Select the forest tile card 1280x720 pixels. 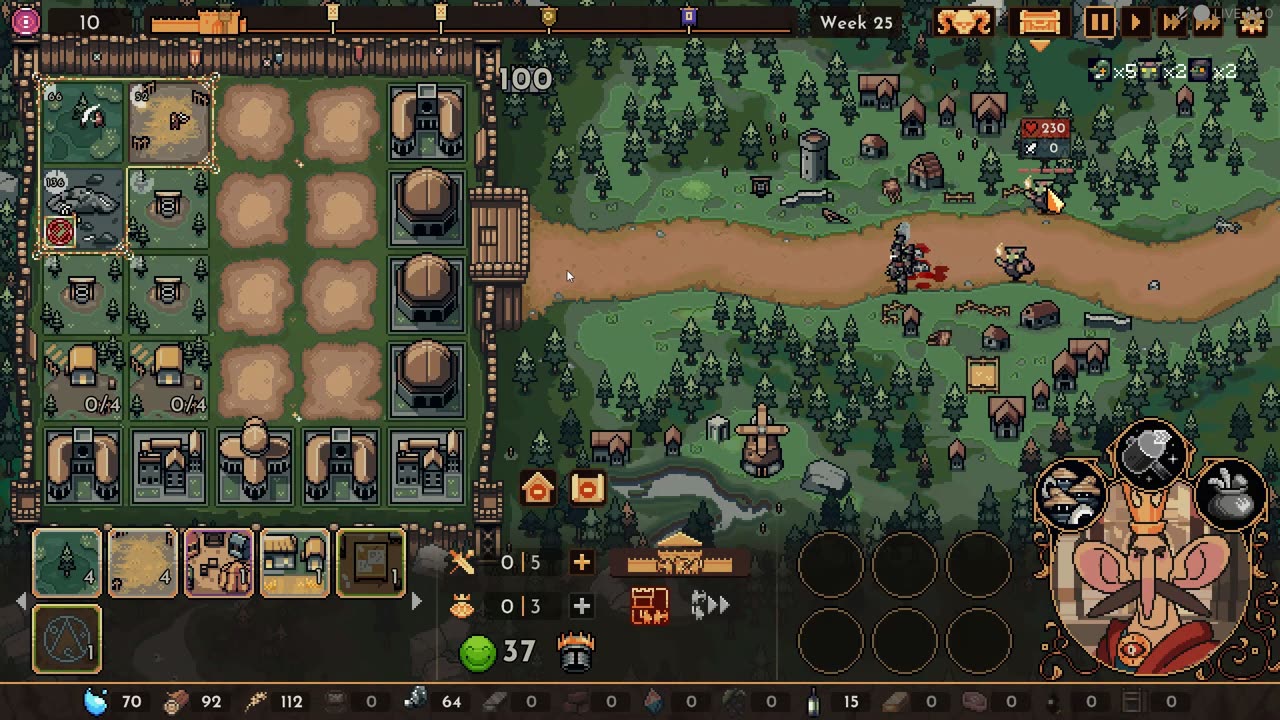pyautogui.click(x=67, y=563)
